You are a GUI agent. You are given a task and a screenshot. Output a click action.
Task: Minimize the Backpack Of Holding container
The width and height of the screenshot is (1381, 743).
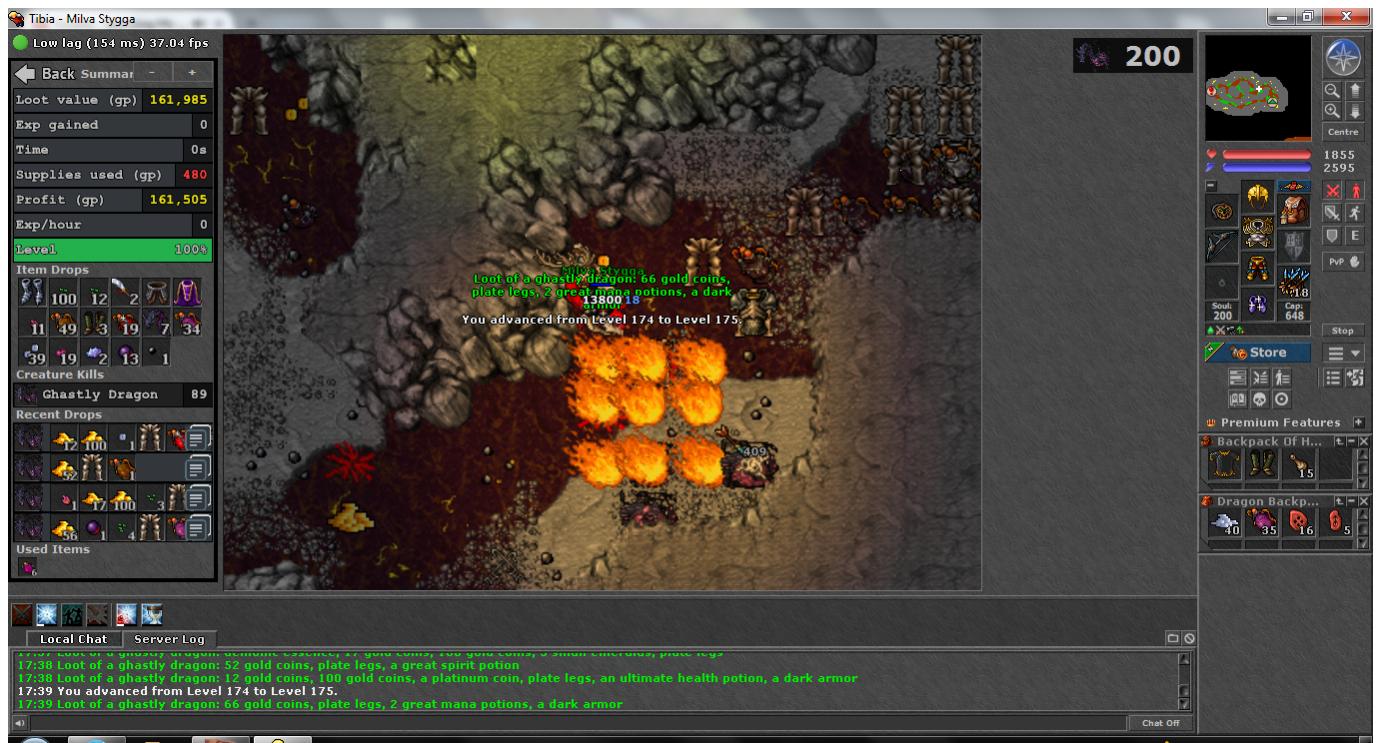pos(1351,441)
